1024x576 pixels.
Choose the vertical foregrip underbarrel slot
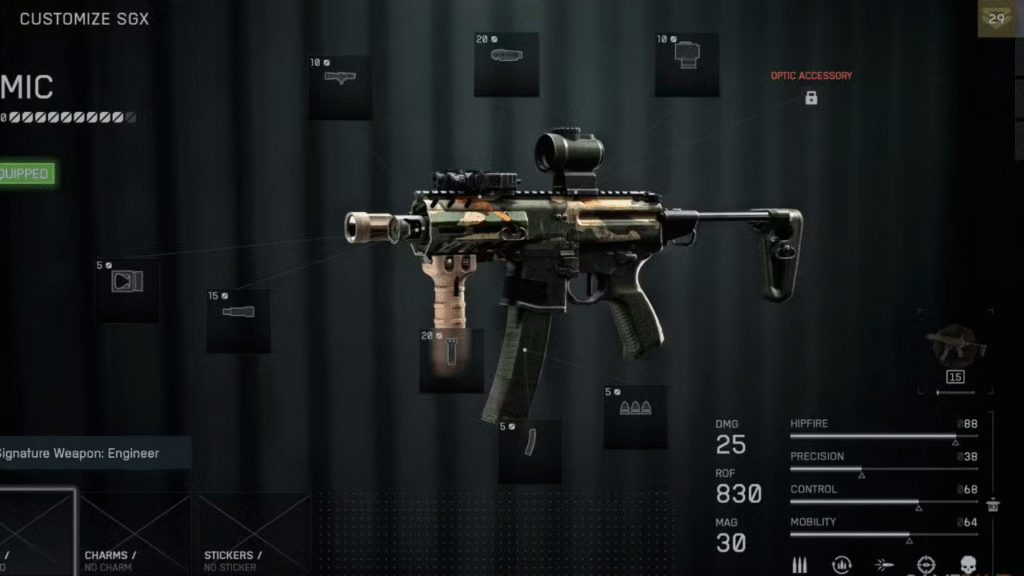click(x=451, y=360)
